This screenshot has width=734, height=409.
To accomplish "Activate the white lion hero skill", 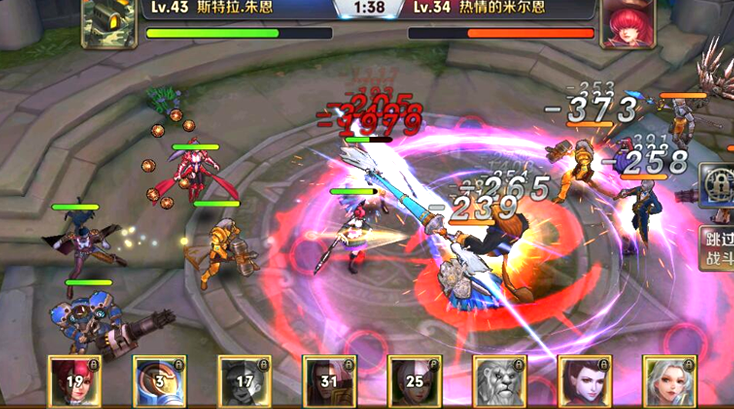I will (x=500, y=381).
